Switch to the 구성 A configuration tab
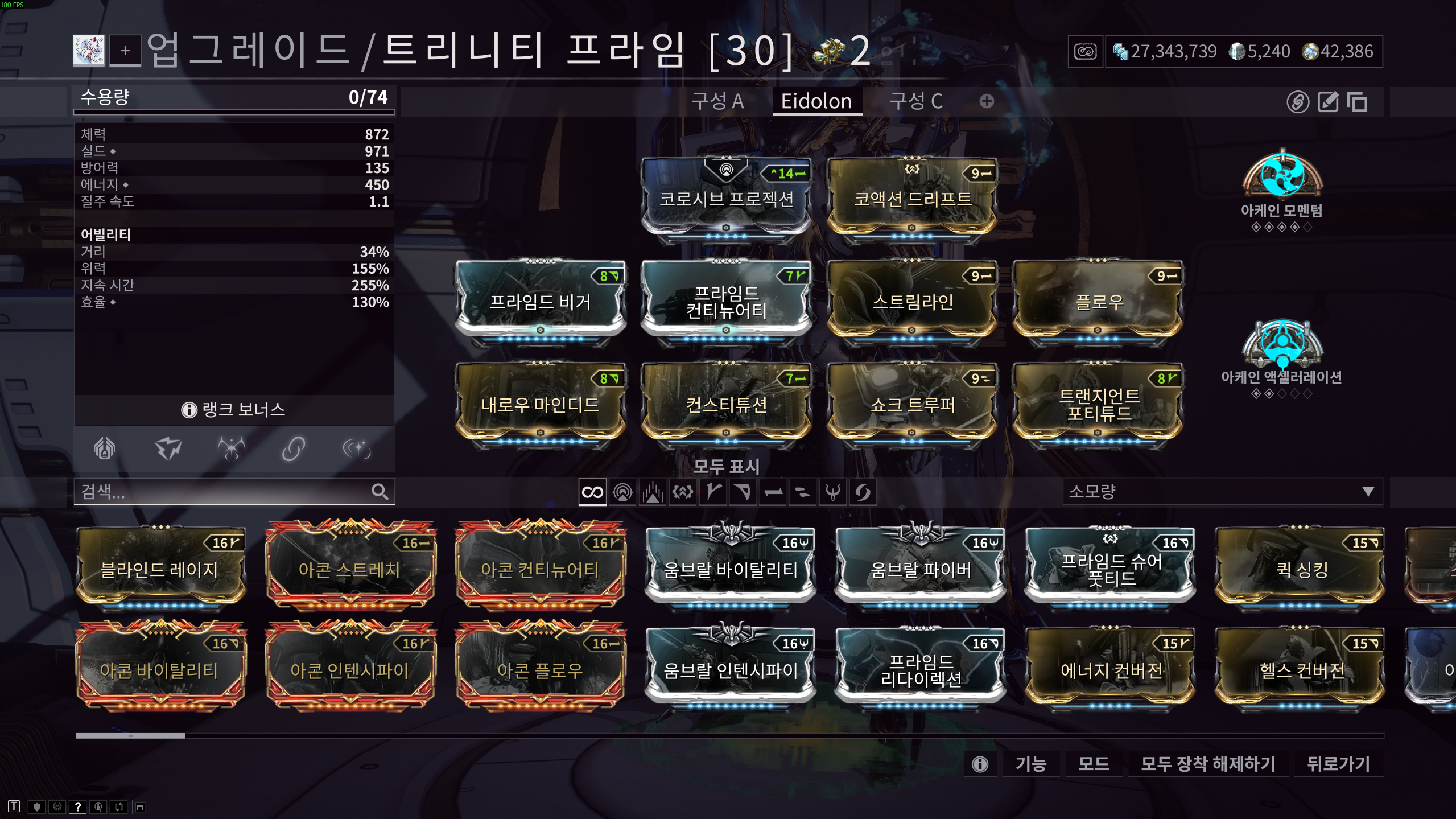 coord(719,101)
